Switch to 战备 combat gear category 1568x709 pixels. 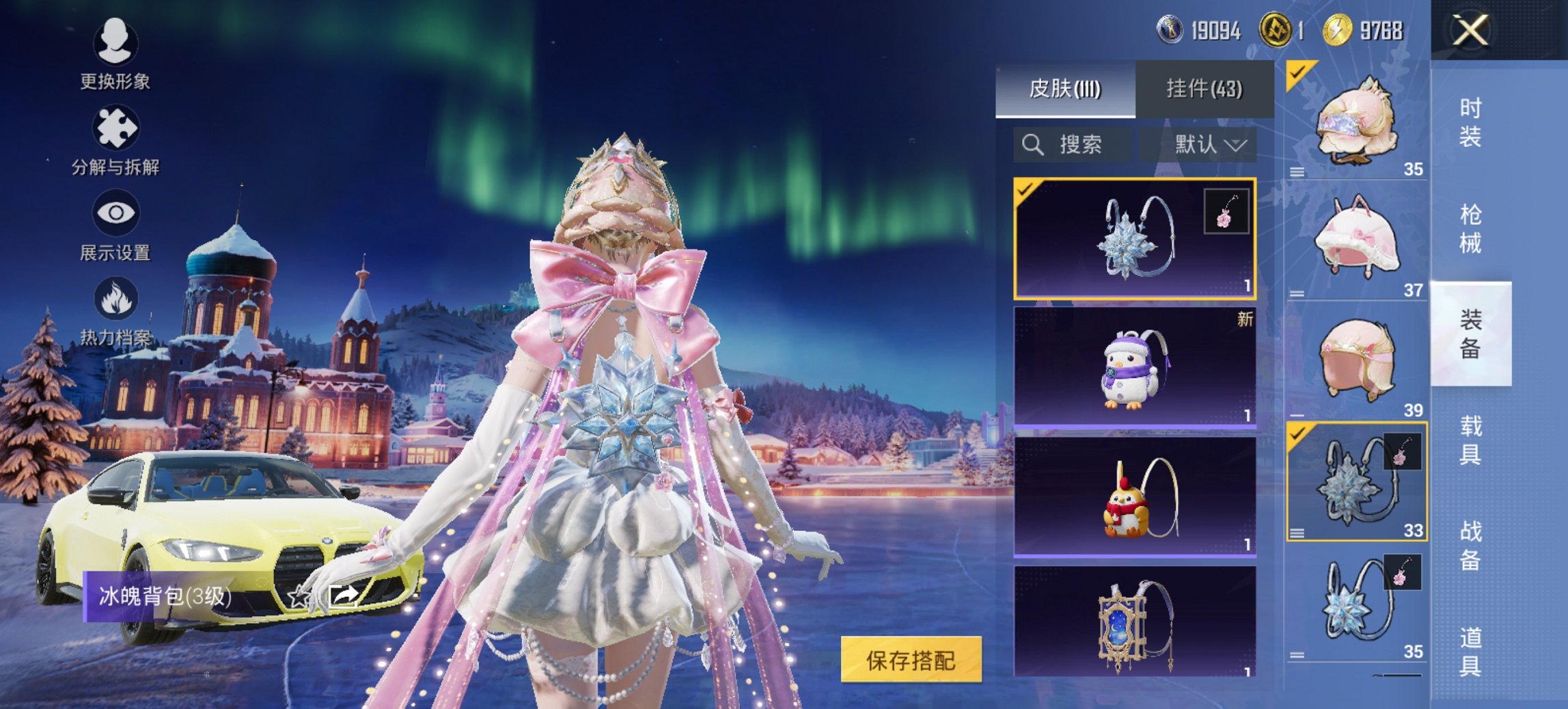[1470, 546]
